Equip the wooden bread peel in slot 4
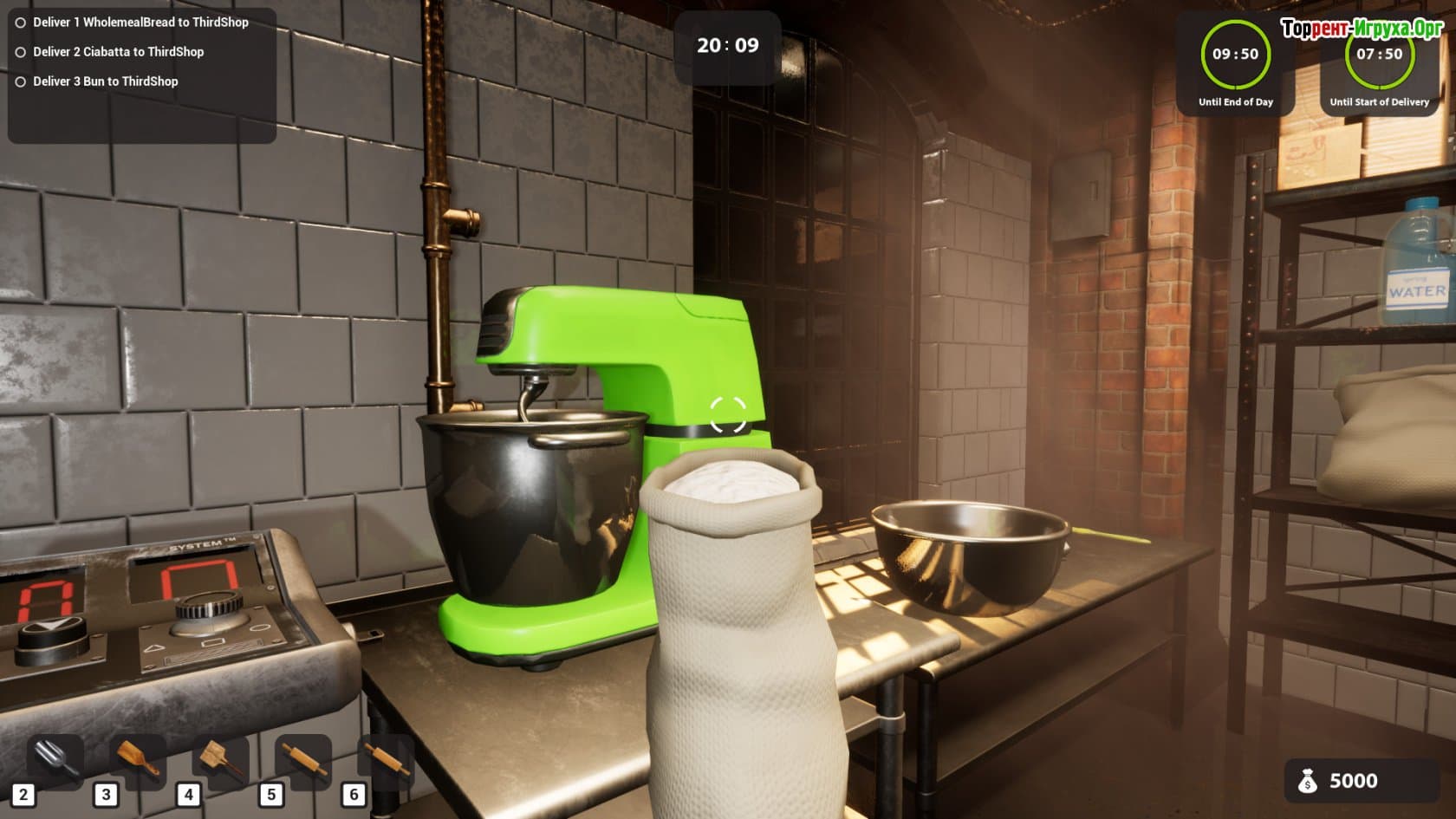This screenshot has height=819, width=1456. pyautogui.click(x=221, y=761)
